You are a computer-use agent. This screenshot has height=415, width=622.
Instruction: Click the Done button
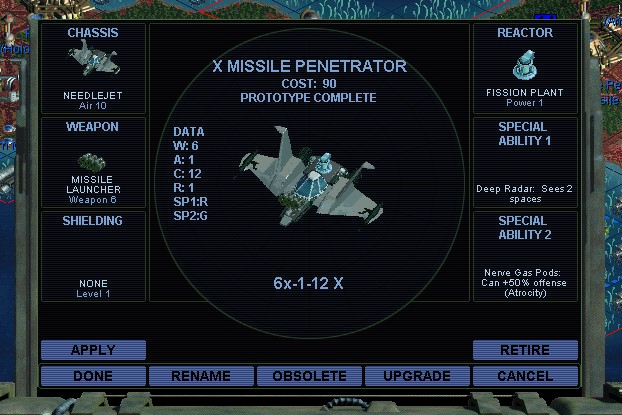(93, 376)
